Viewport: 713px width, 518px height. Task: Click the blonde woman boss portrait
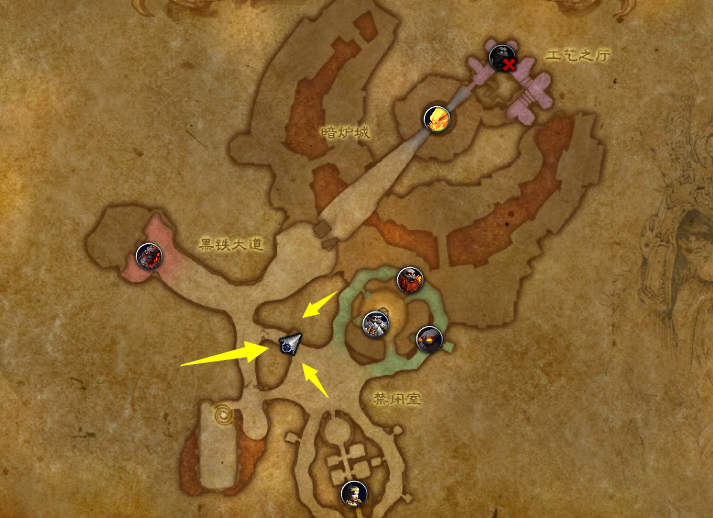[x=352, y=493]
